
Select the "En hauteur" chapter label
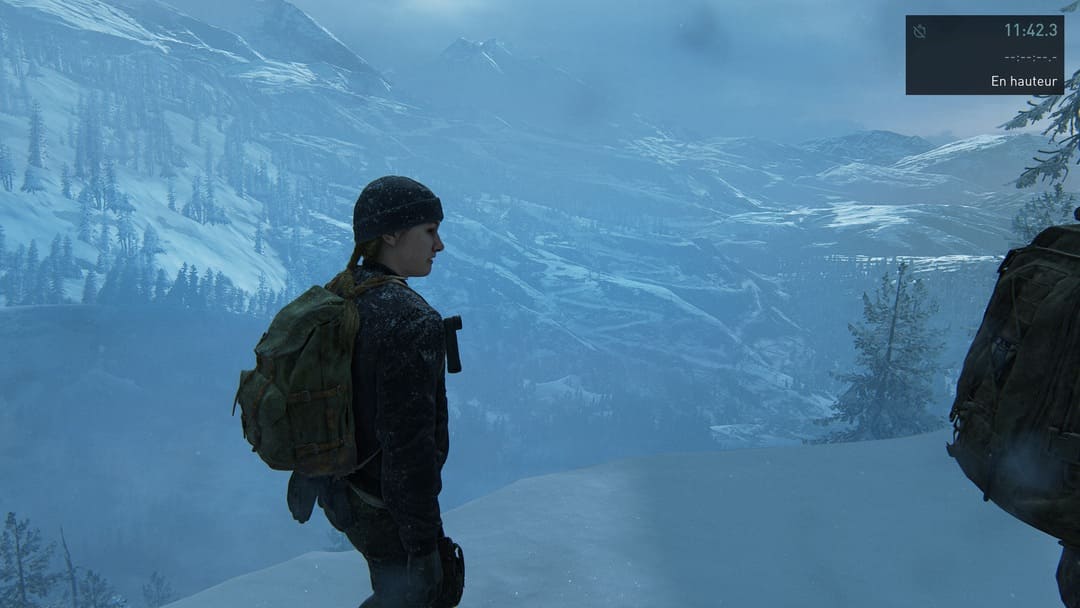(x=1023, y=81)
